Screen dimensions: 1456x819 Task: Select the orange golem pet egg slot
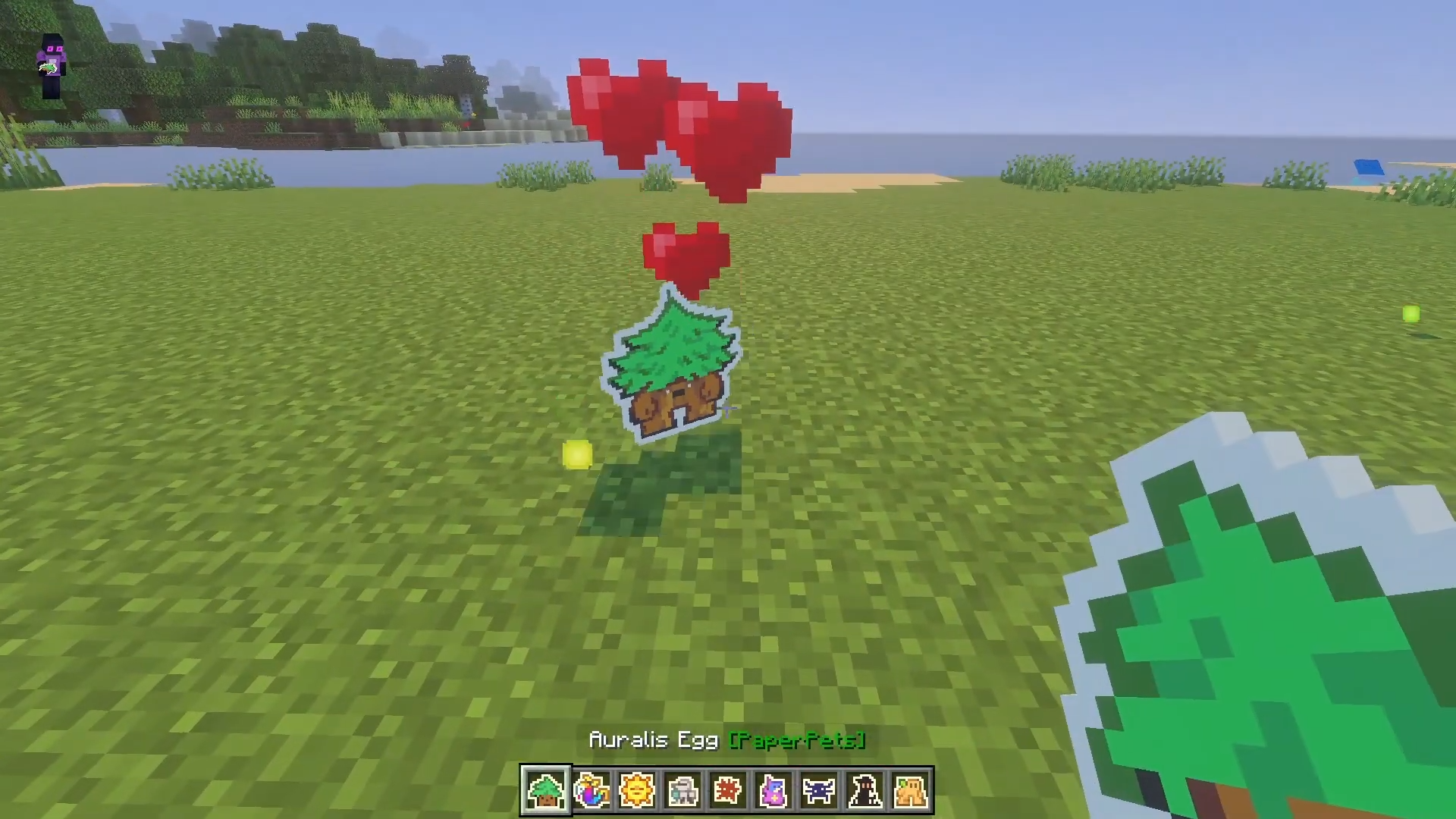[910, 790]
